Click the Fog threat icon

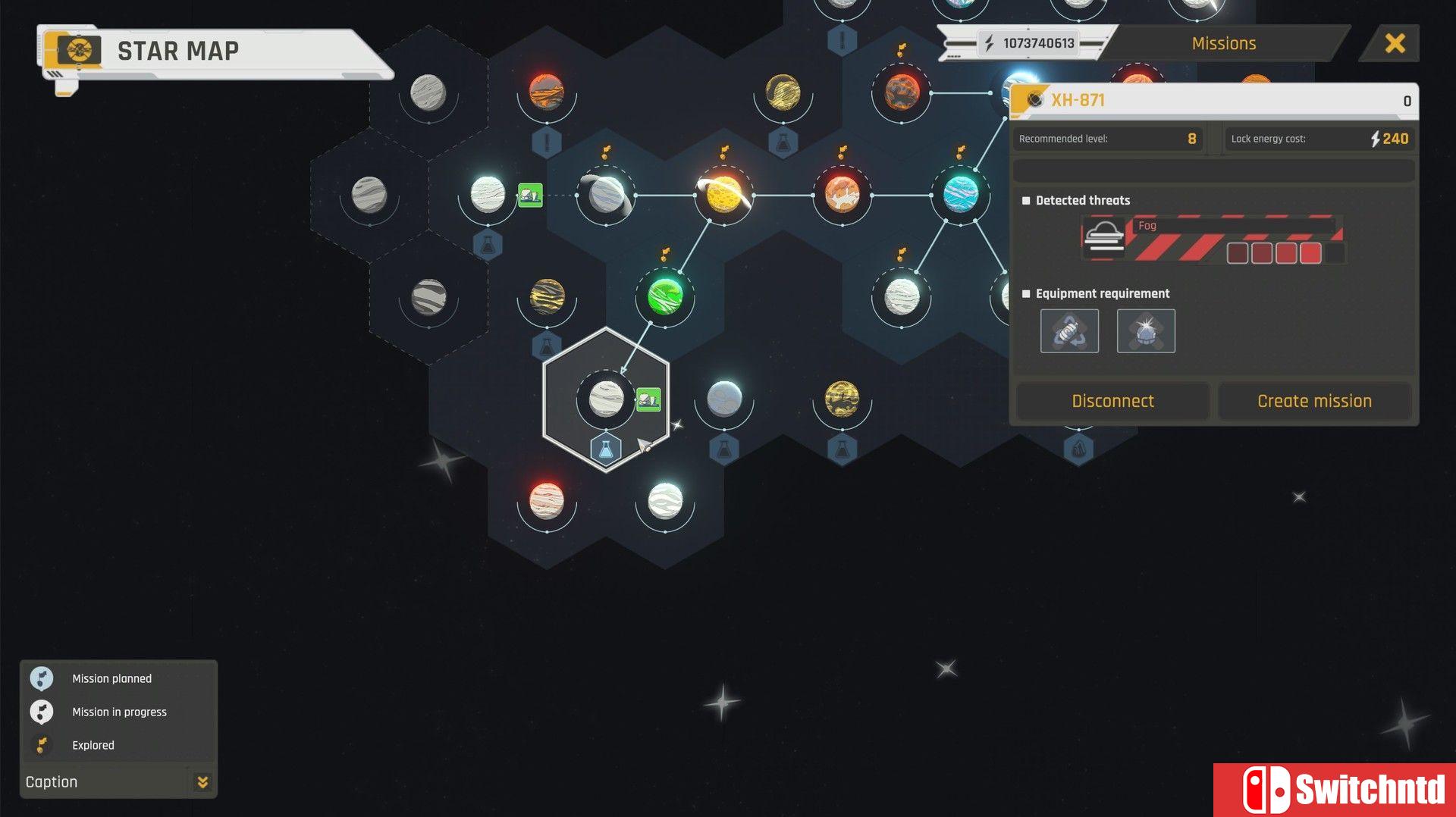pos(1104,236)
